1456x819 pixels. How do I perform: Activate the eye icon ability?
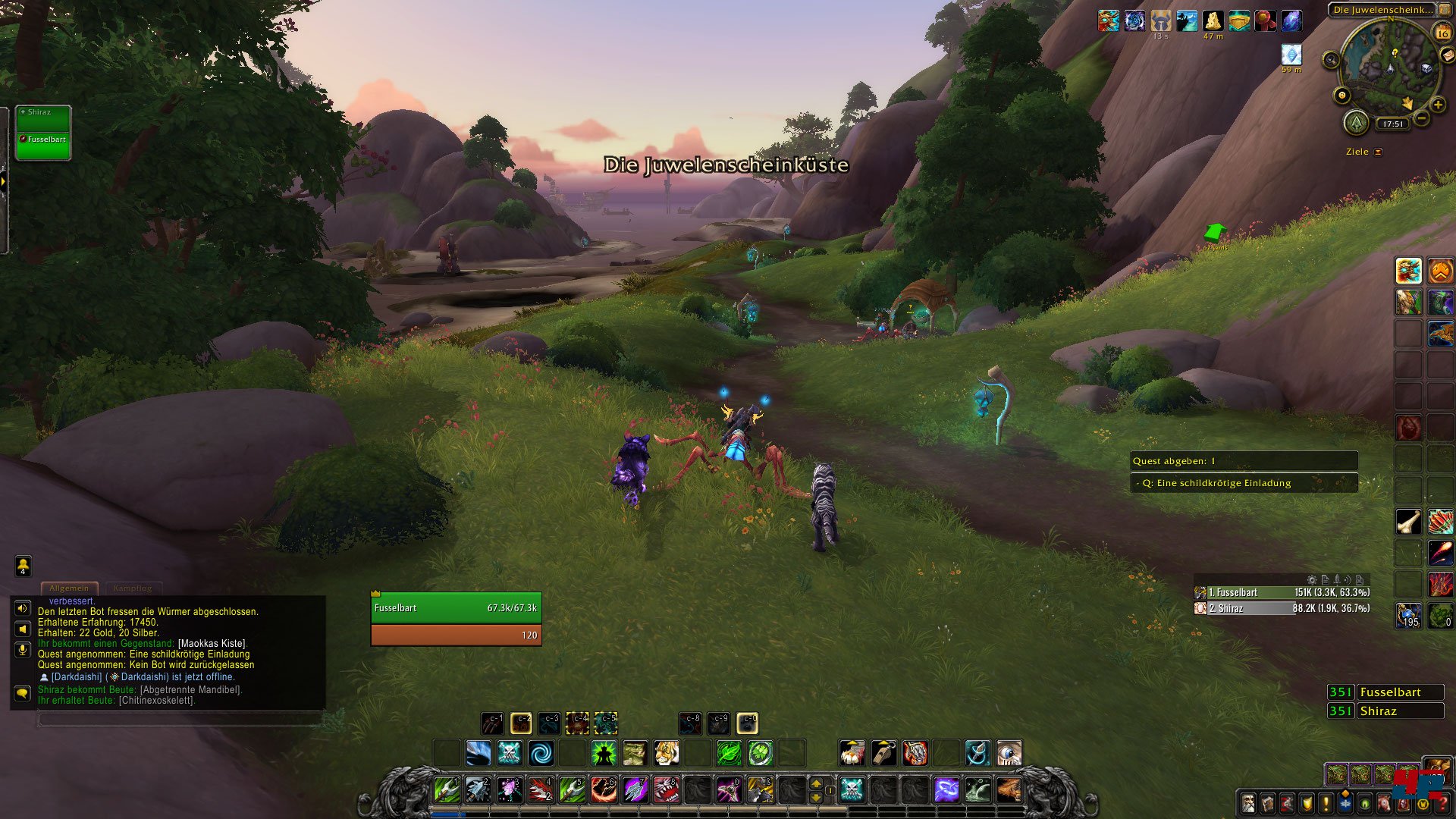pyautogui.click(x=1009, y=753)
